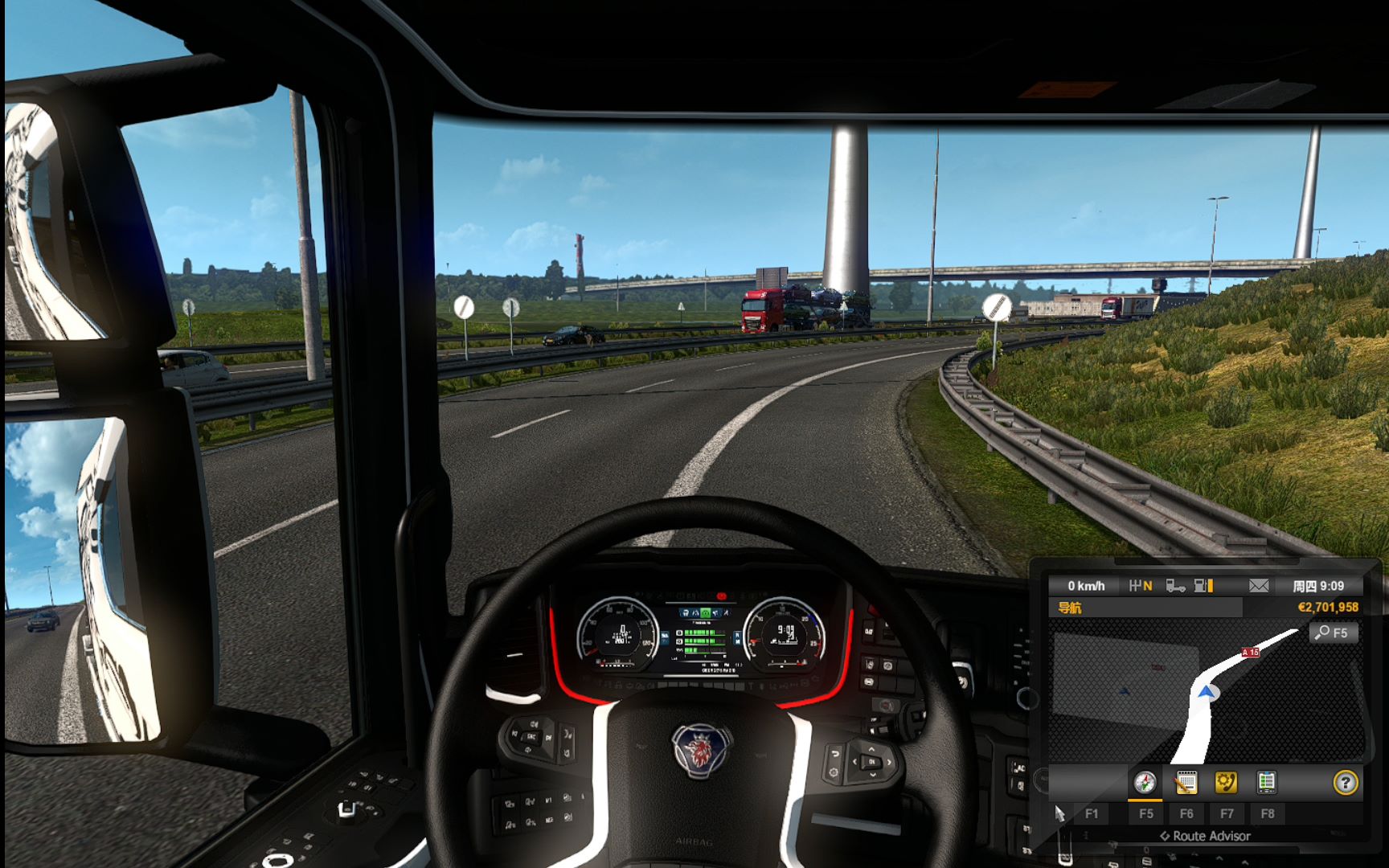Screen dimensions: 1389x868
Task: Switch to the F7 tab
Action: coord(1227,814)
